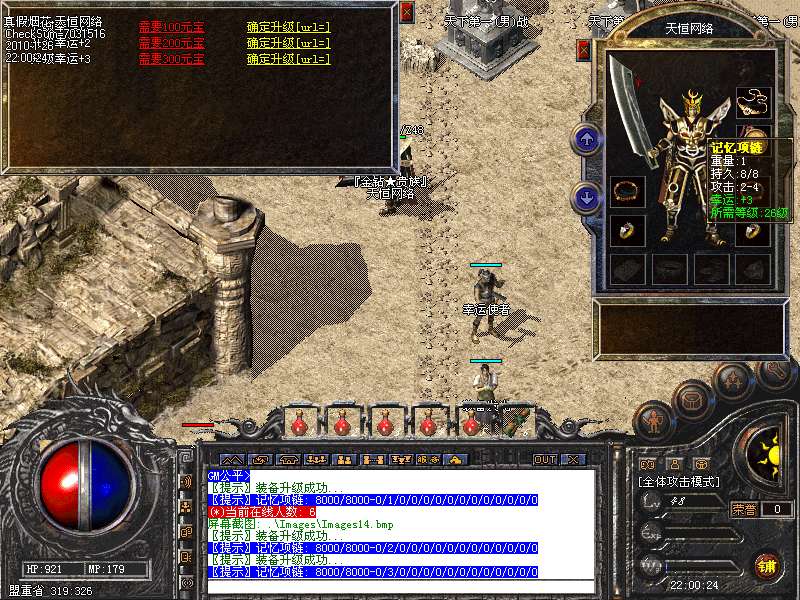Viewport: 800px width, 600px height.
Task: Go to next character panel page with down arrow
Action: 587,197
